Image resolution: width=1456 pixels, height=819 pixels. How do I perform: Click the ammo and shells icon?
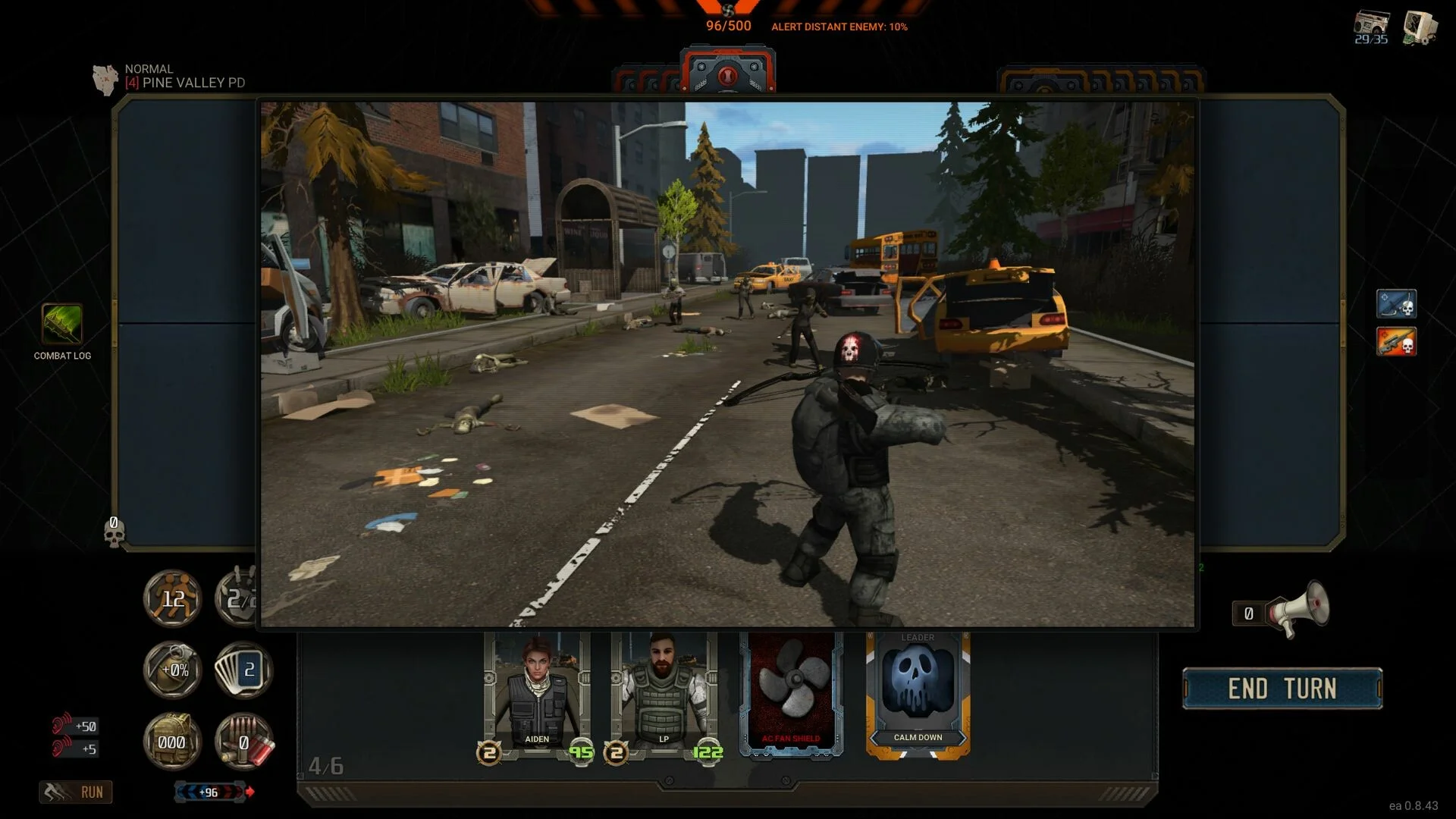pyautogui.click(x=244, y=741)
